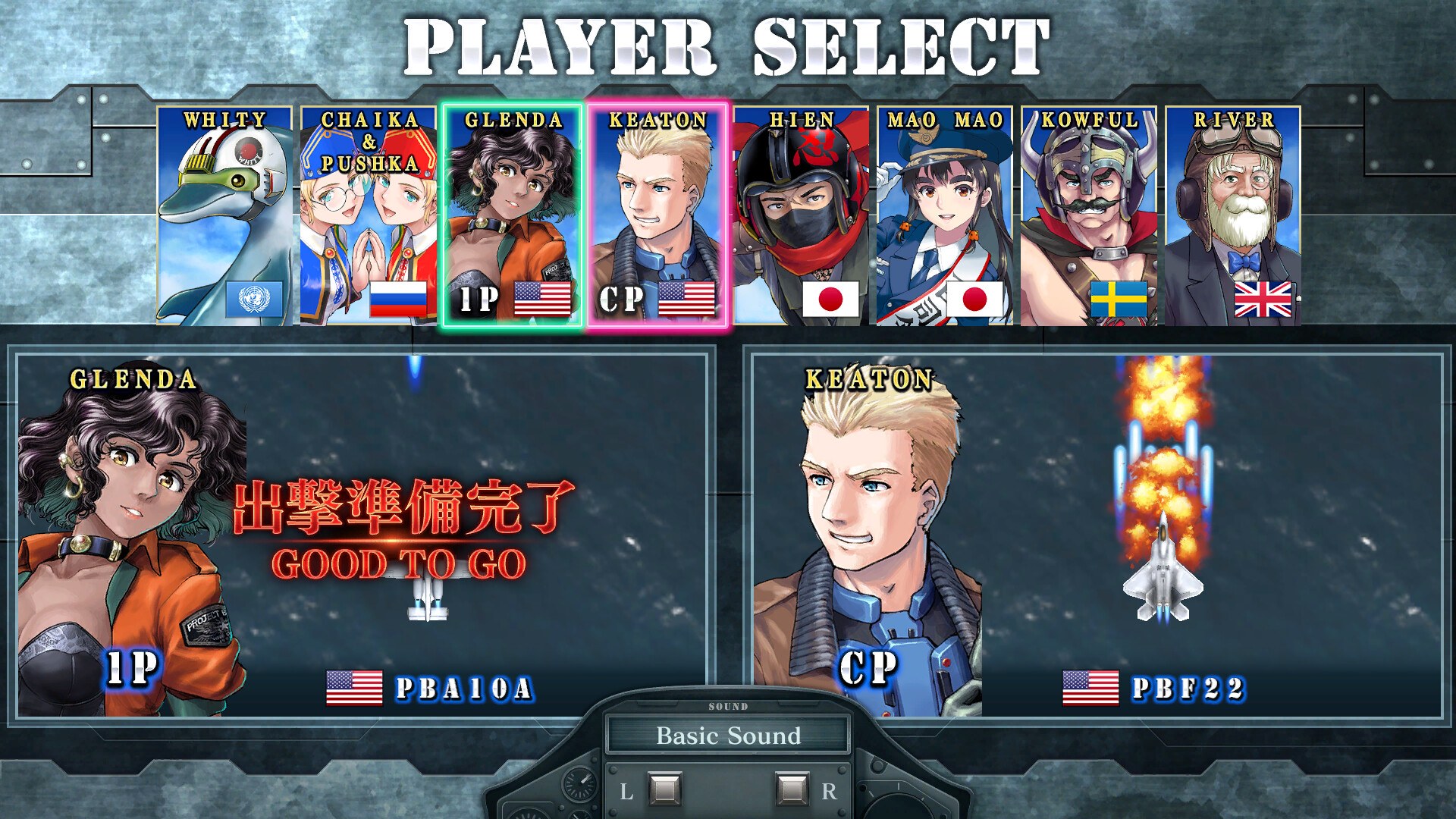The height and width of the screenshot is (819, 1456).
Task: Pick the Glenda pilot card
Action: [513, 215]
